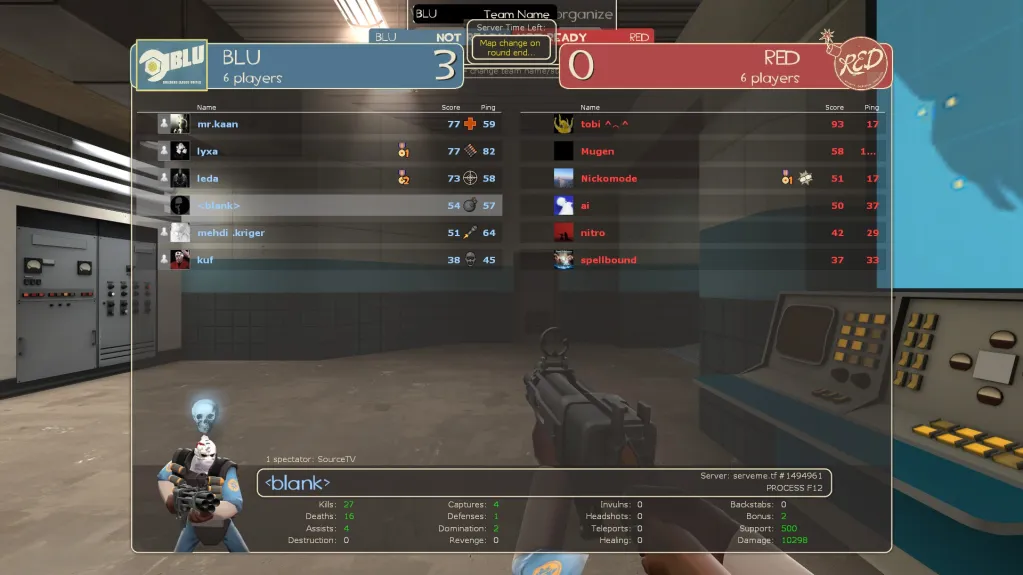Click the RED team bomb logo

859,64
